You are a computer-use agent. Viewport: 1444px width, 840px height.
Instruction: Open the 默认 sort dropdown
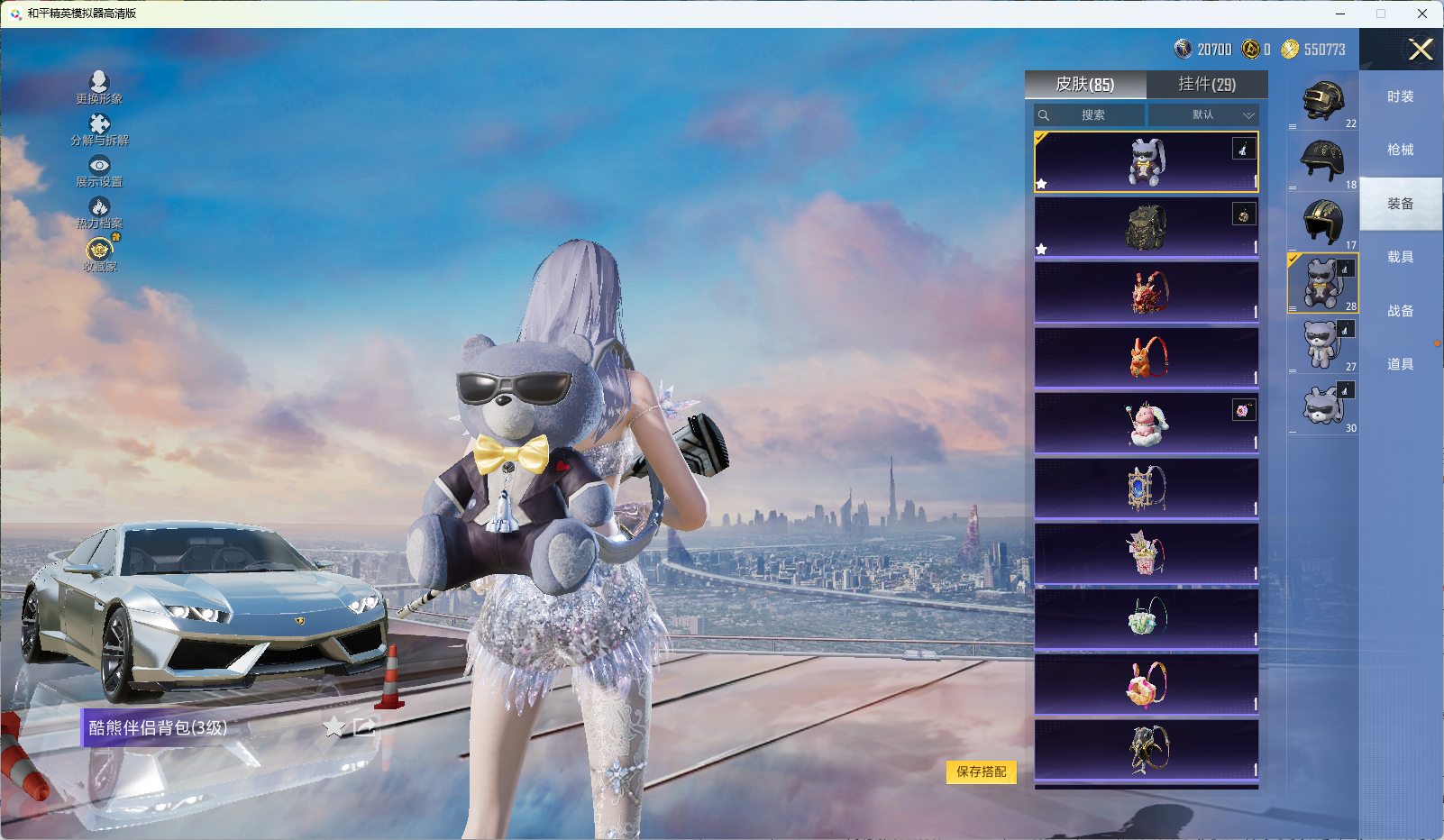(x=1203, y=115)
